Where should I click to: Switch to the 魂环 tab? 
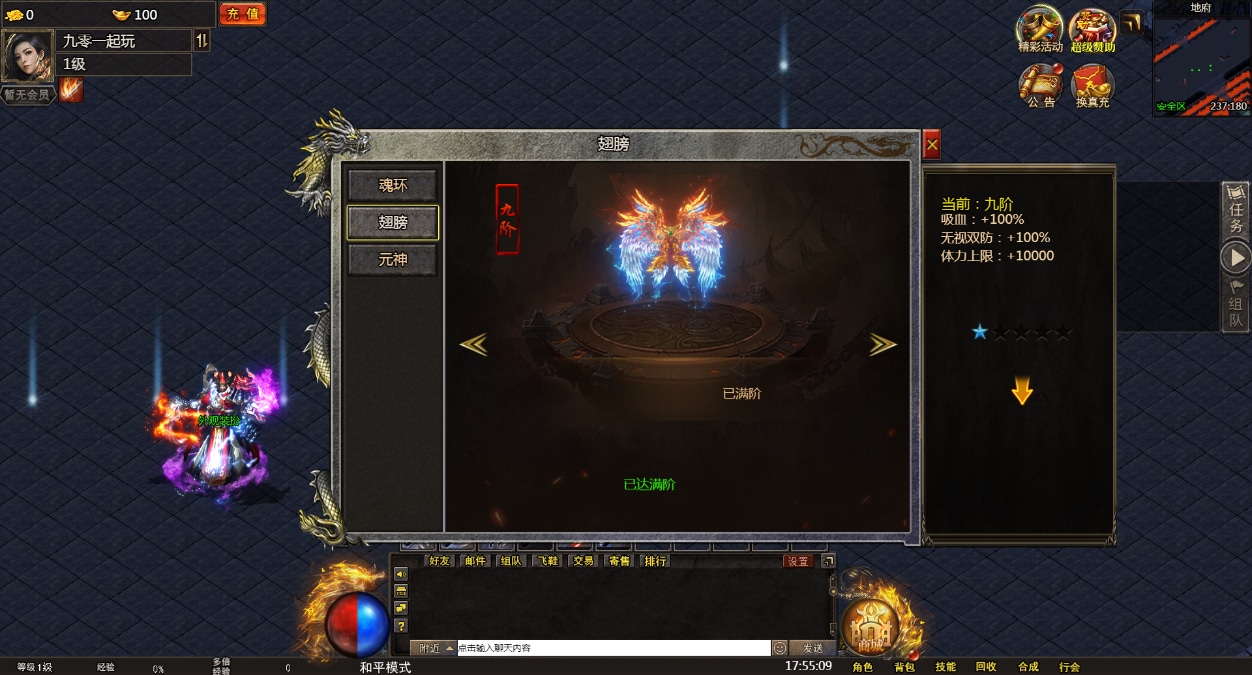(x=393, y=185)
